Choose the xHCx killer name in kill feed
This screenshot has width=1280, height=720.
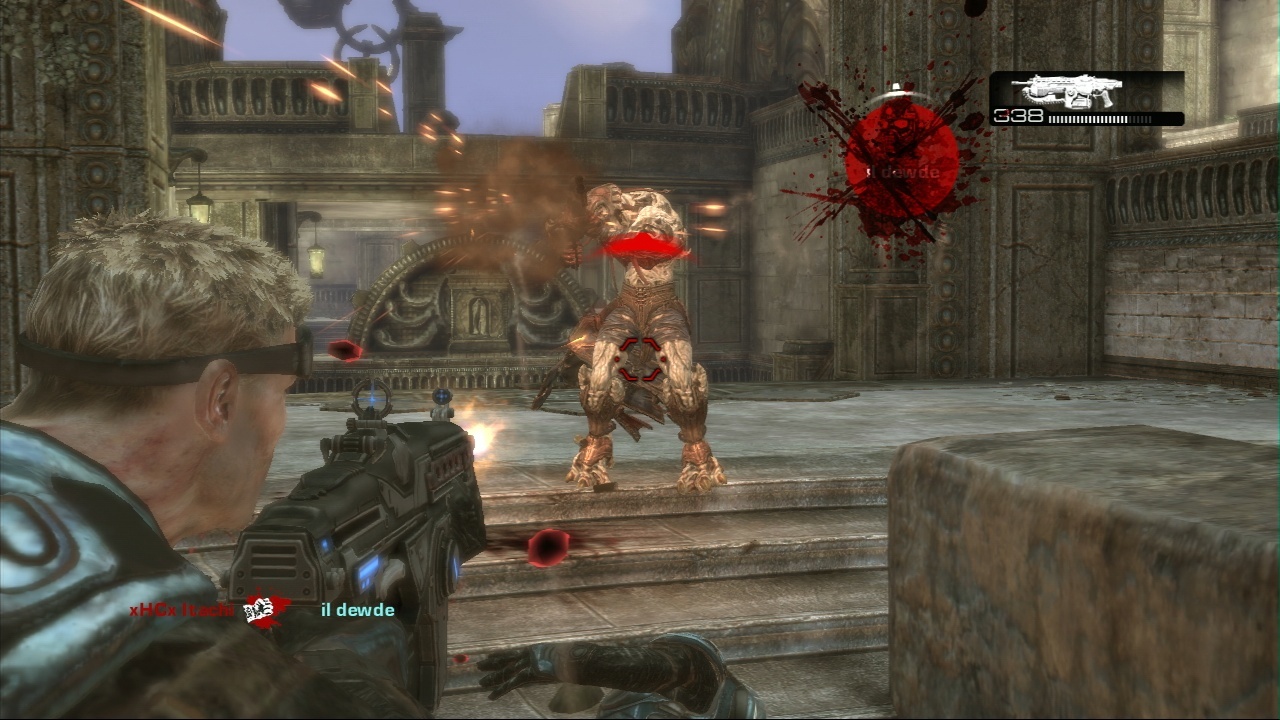pyautogui.click(x=181, y=610)
